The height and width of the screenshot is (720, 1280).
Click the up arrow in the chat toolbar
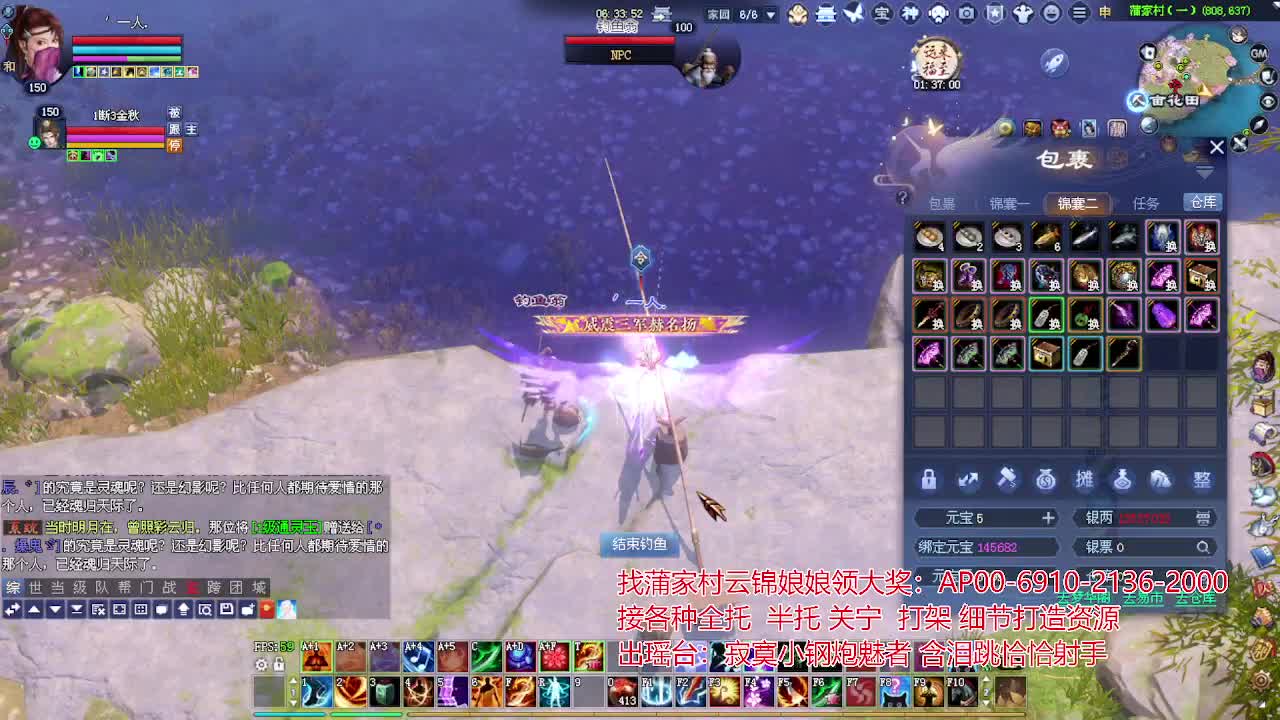pos(34,611)
